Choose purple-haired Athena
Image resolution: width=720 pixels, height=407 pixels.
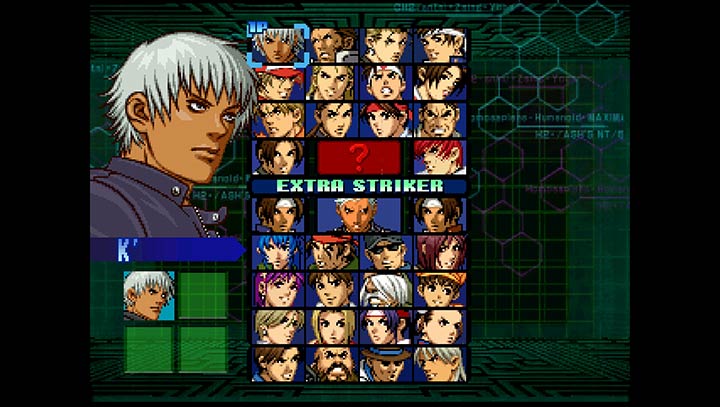point(277,289)
